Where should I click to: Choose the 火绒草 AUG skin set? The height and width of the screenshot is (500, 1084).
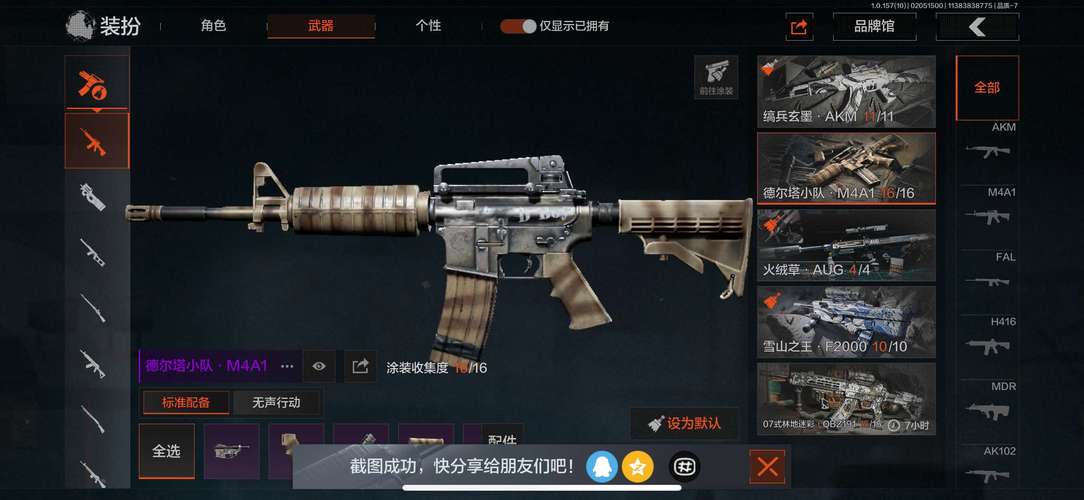pos(846,245)
